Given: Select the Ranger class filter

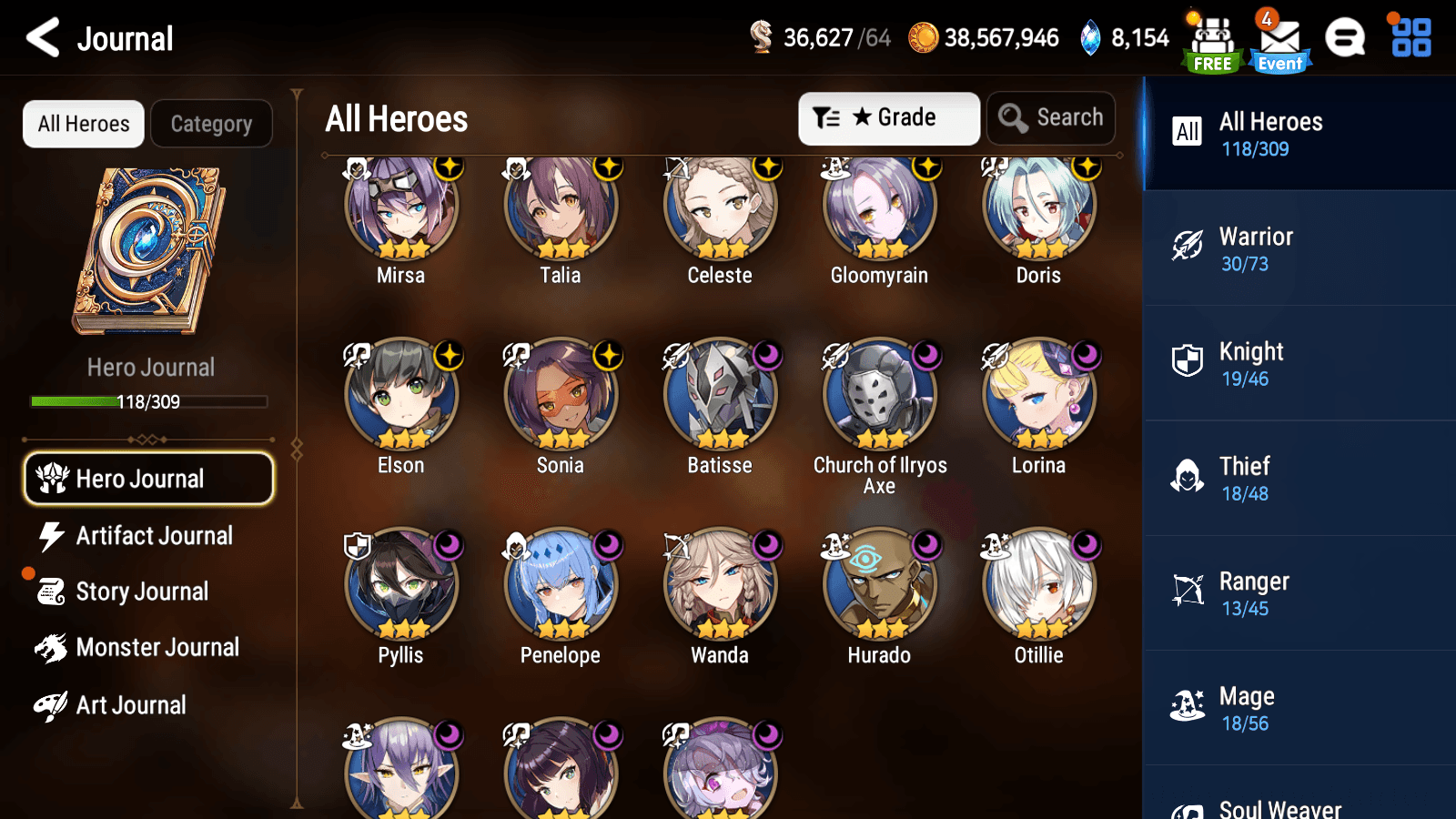Looking at the screenshot, I should pyautogui.click(x=1299, y=592).
